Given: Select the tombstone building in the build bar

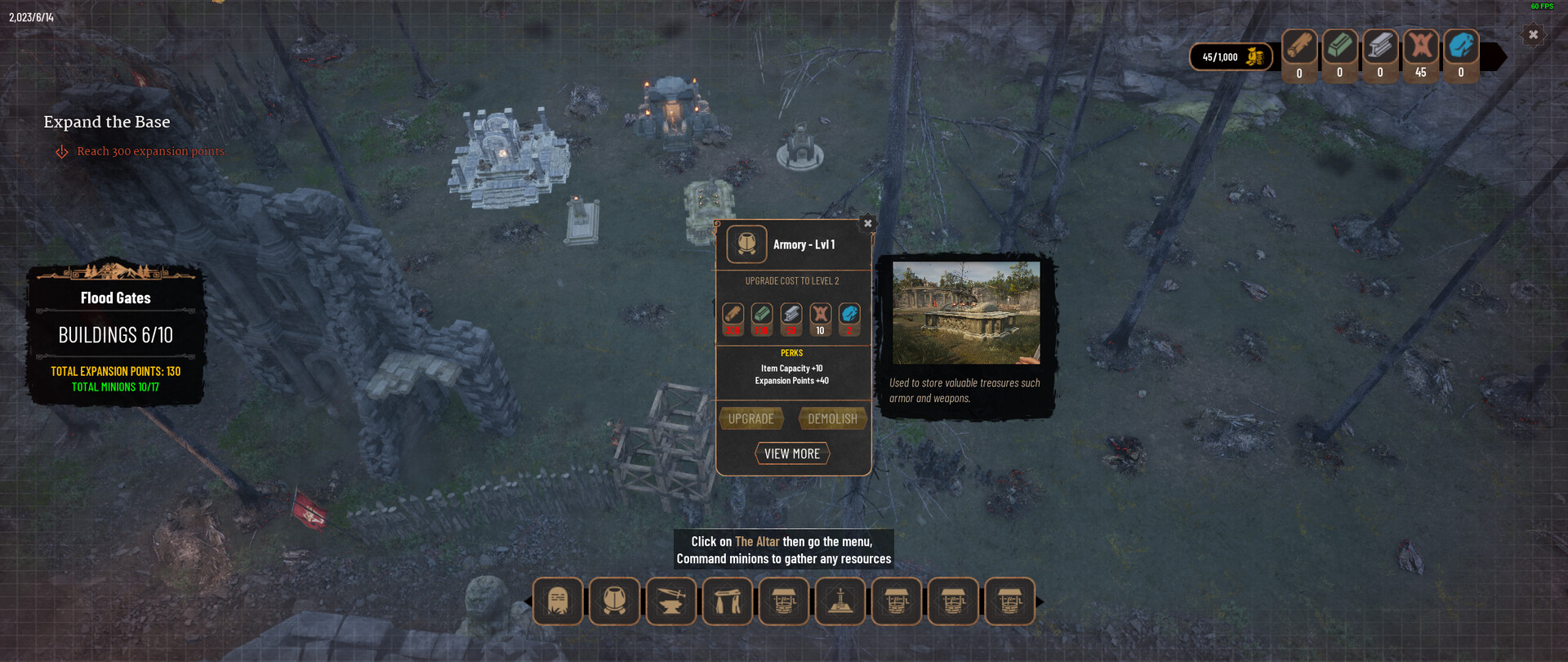Looking at the screenshot, I should point(558,602).
